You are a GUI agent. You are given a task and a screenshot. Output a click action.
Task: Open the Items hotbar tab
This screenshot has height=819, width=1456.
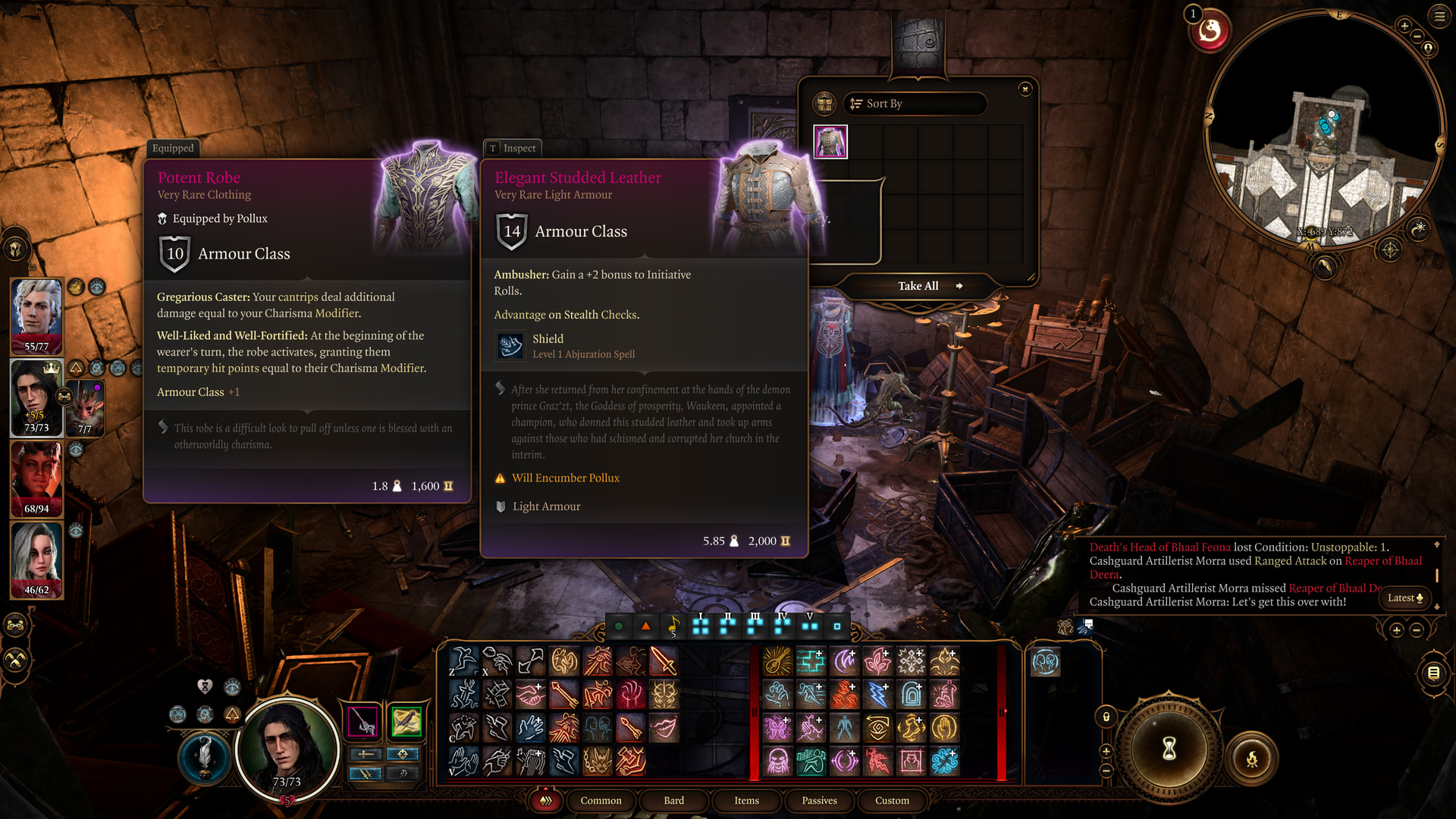click(746, 800)
